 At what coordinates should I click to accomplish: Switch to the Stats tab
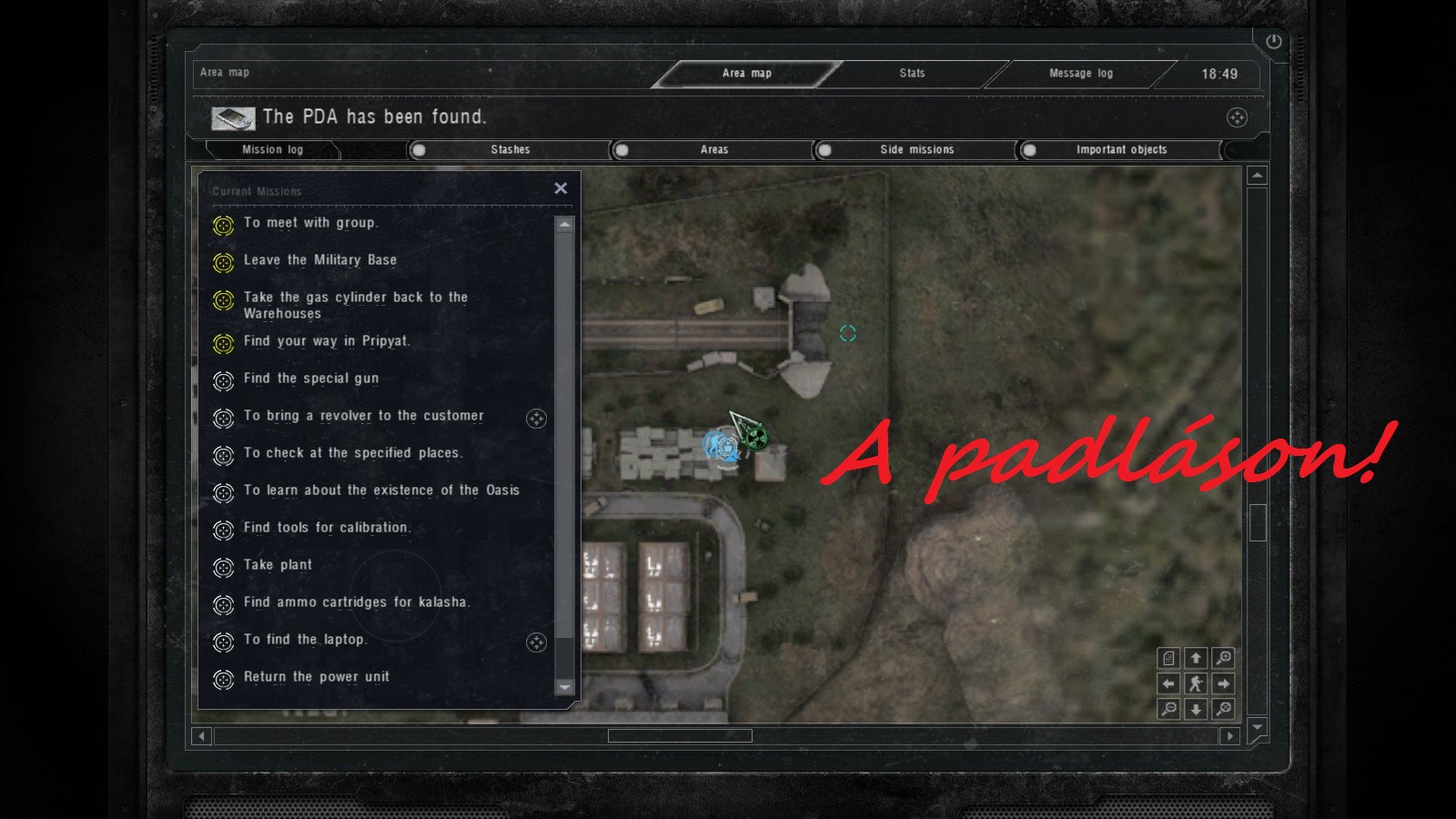click(912, 73)
